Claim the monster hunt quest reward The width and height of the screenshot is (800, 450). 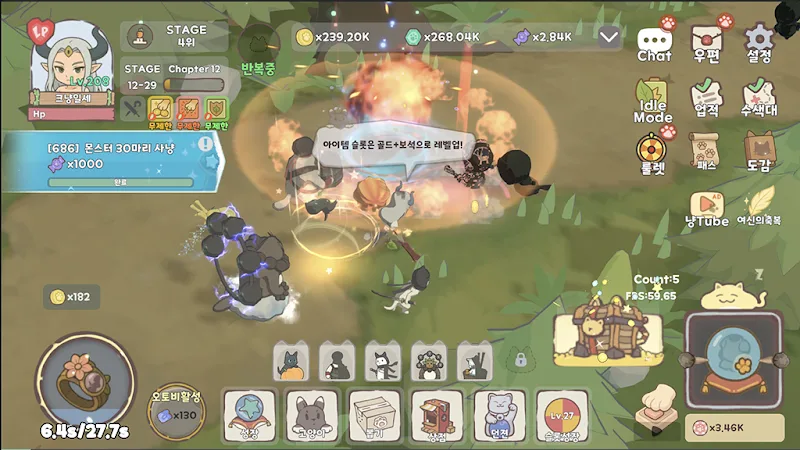point(120,163)
